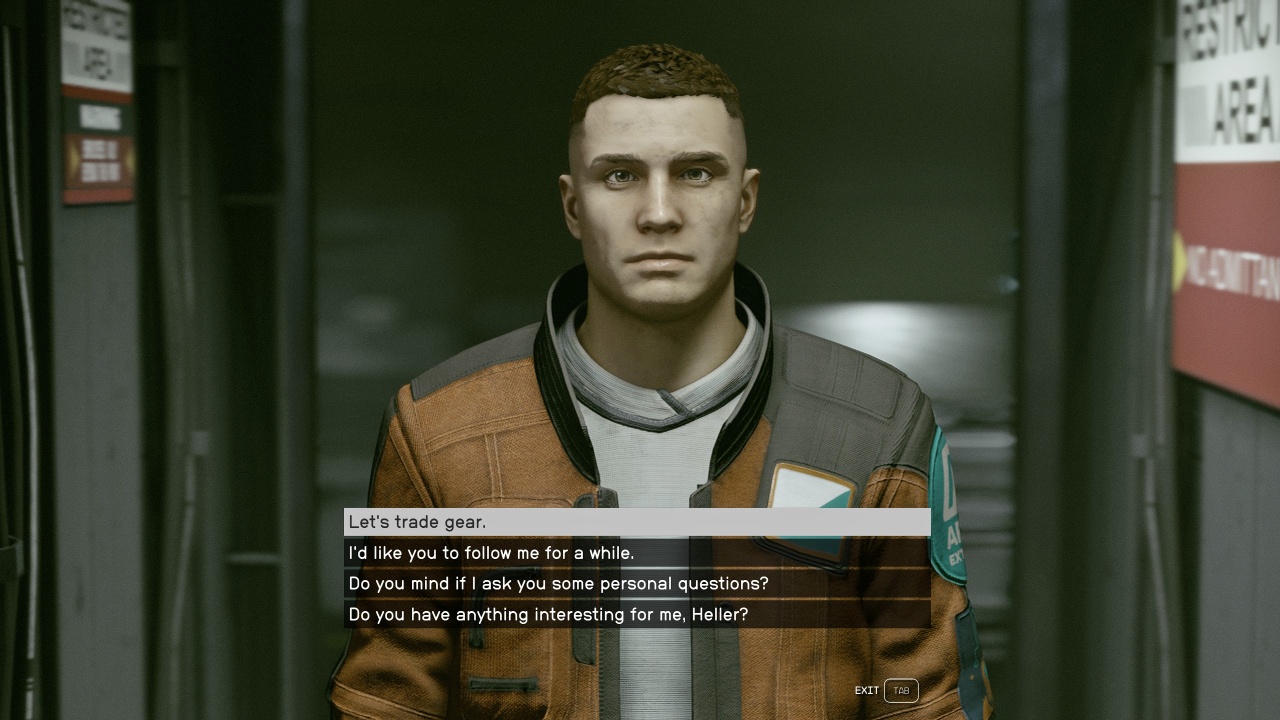This screenshot has height=720, width=1280.
Task: Click EXIT to leave the conversation
Action: tap(866, 690)
